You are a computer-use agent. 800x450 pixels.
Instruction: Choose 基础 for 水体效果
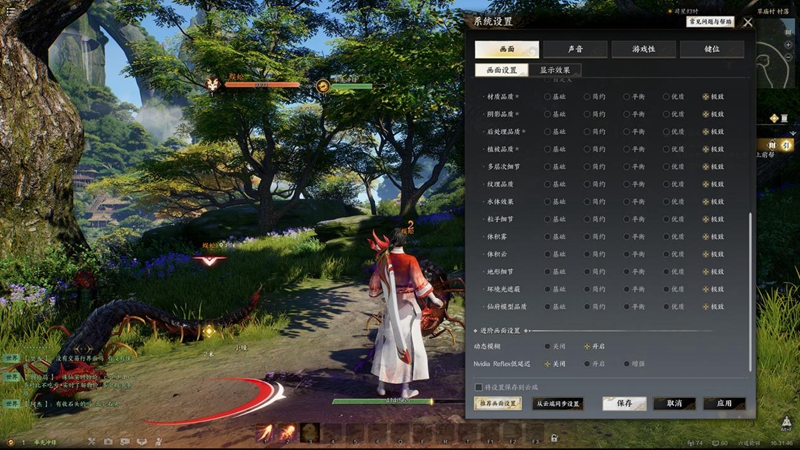click(x=547, y=201)
